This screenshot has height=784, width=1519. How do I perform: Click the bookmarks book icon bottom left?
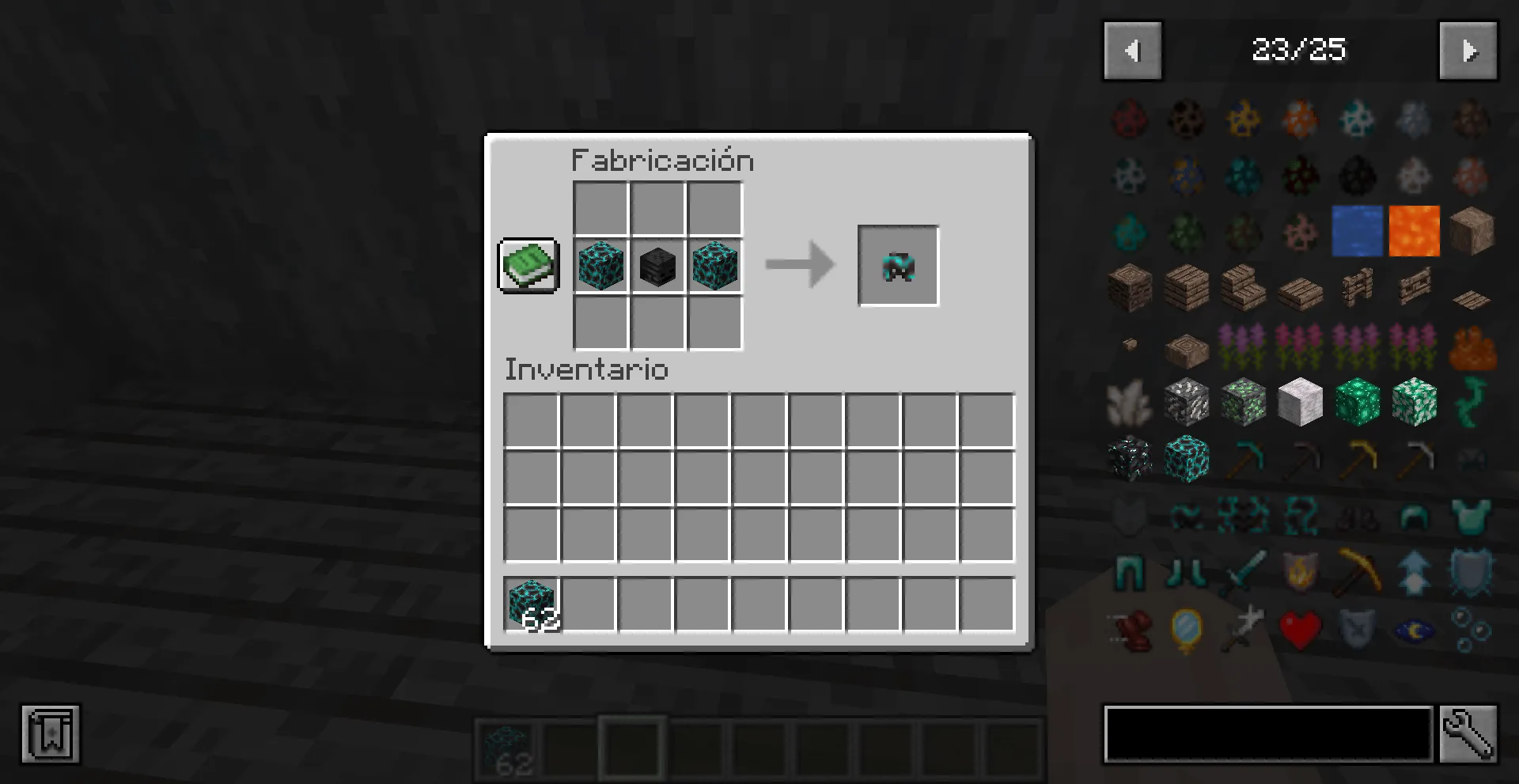click(x=51, y=733)
